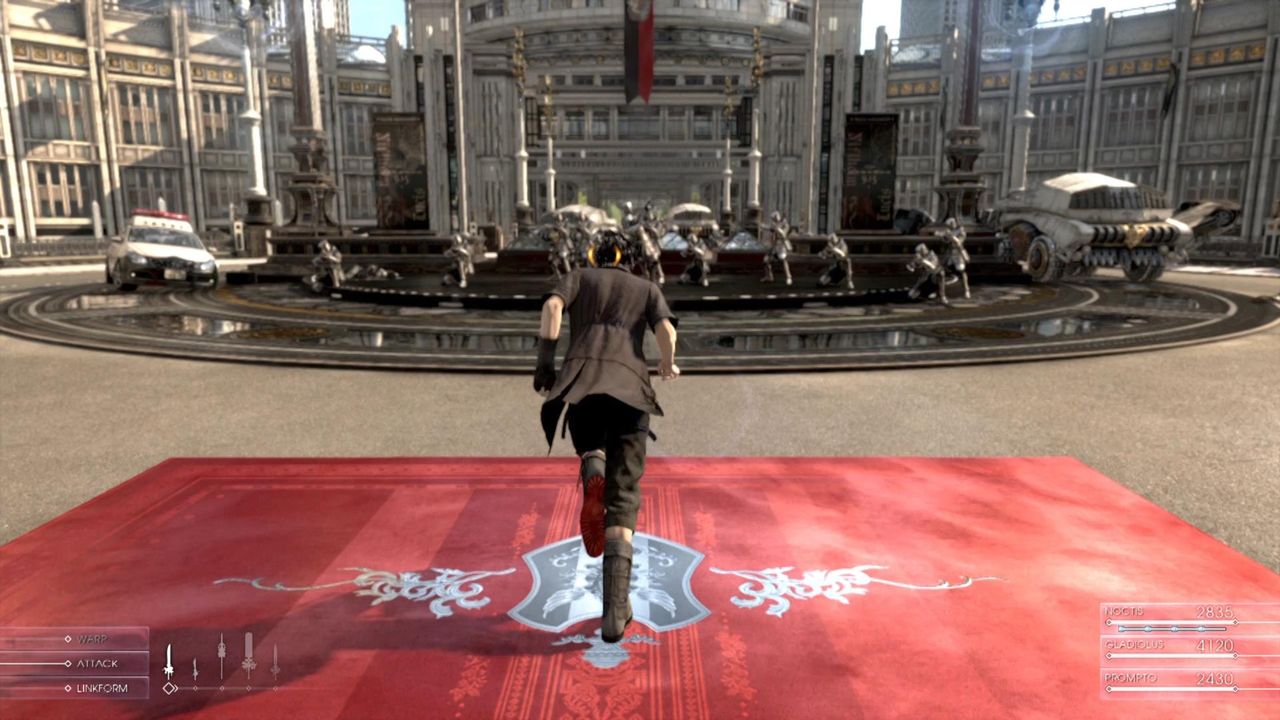This screenshot has height=720, width=1280.
Task: Select the LINKFORM command entry
Action: tap(100, 687)
